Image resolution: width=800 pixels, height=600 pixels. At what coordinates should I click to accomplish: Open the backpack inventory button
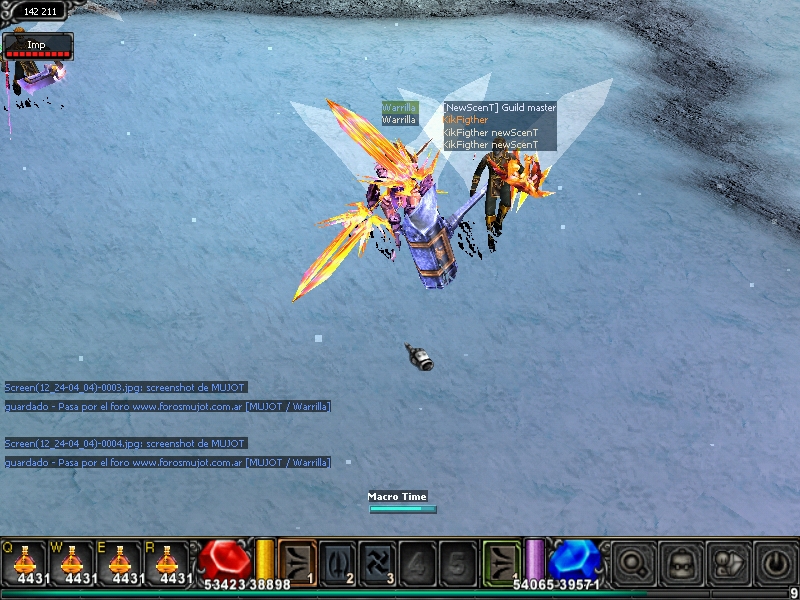(680, 562)
